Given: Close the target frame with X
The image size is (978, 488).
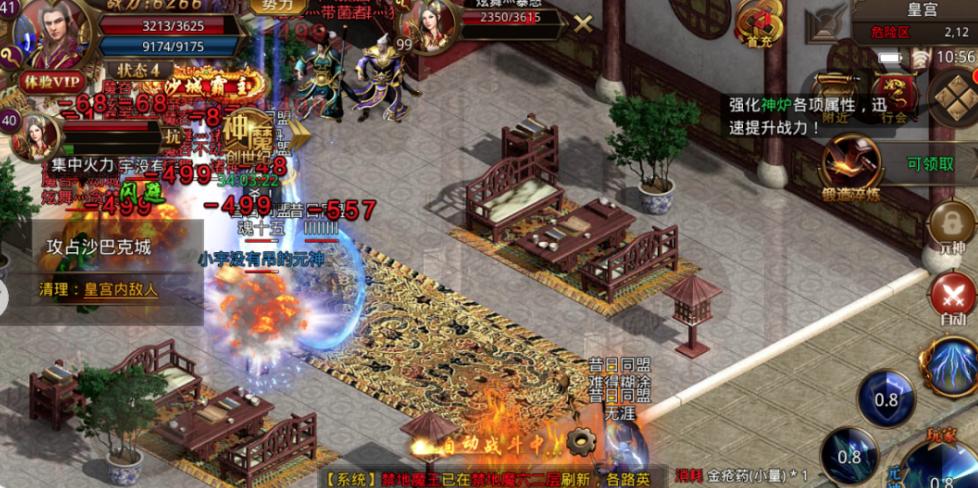Looking at the screenshot, I should [x=582, y=24].
